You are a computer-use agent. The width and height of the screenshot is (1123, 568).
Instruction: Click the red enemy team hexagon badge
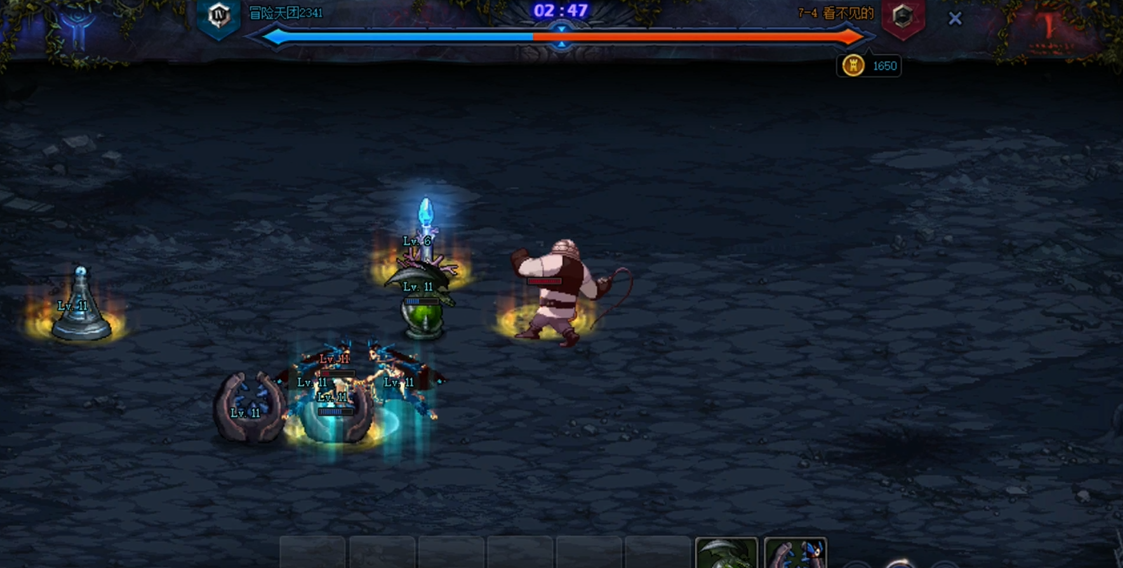pos(902,17)
